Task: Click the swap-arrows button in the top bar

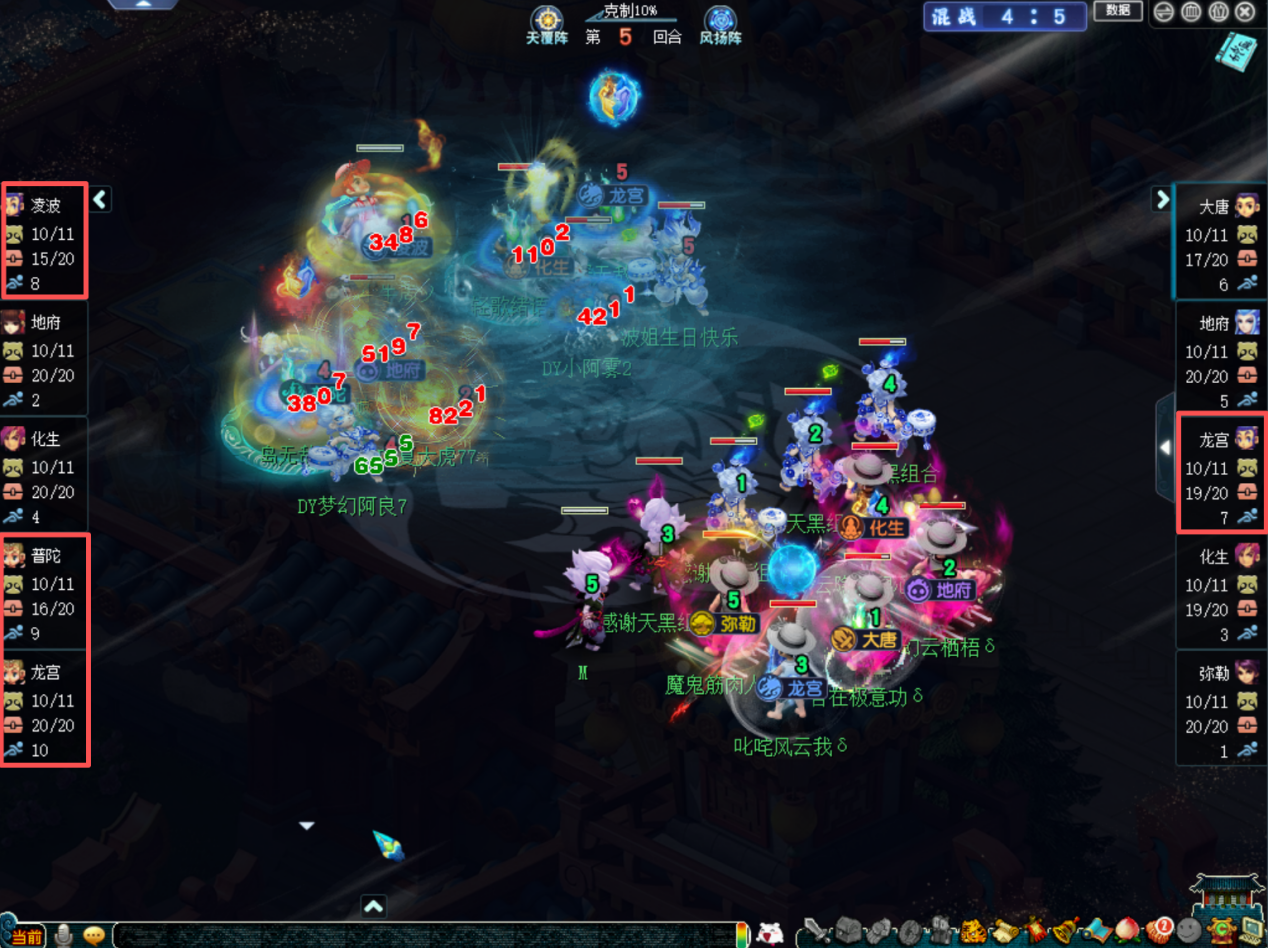Action: point(1163,12)
